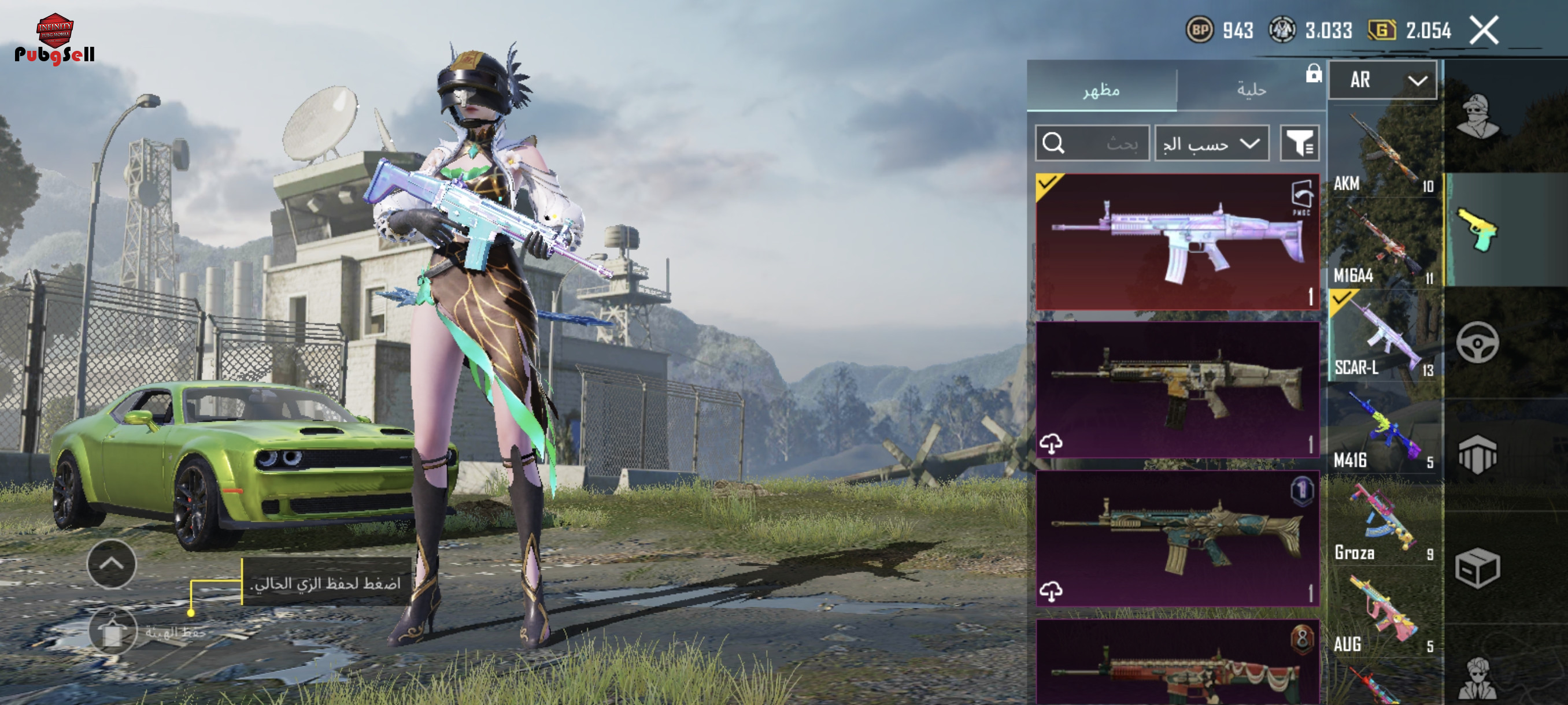Pick the red festive SCAR-L skin
Viewport: 1568px width, 705px height.
1177,663
